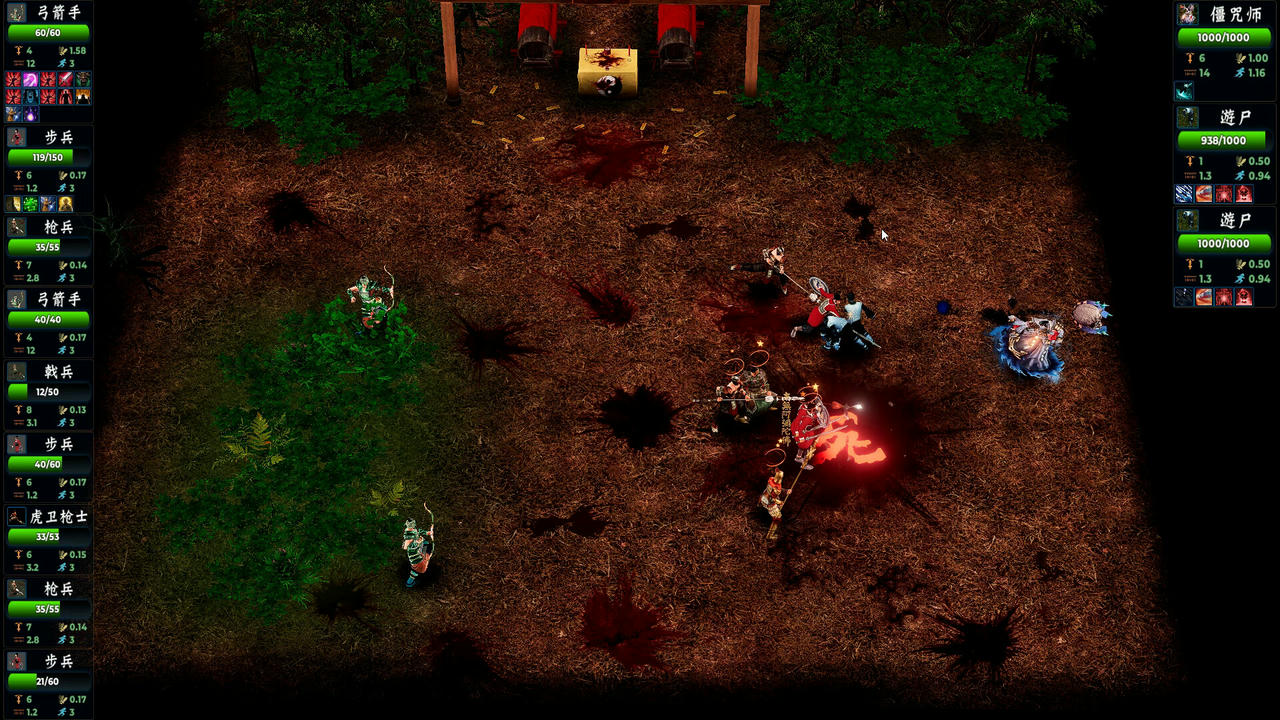Click the pink swirl skill icon on 弓箭手
The width and height of the screenshot is (1280, 720).
pos(30,79)
